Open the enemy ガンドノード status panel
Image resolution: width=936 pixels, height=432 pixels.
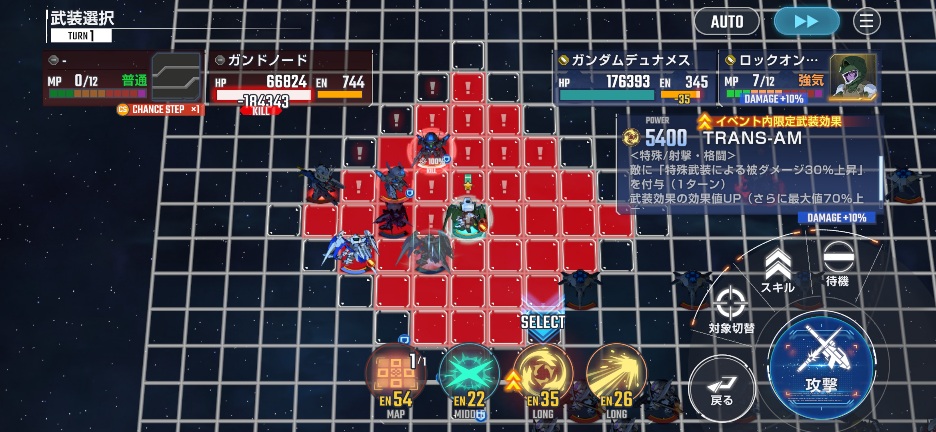click(x=290, y=78)
